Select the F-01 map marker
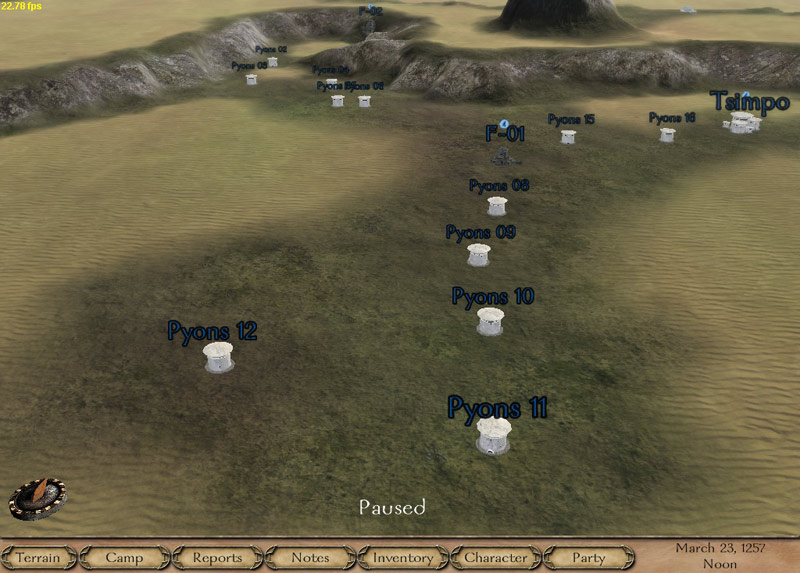 [504, 156]
